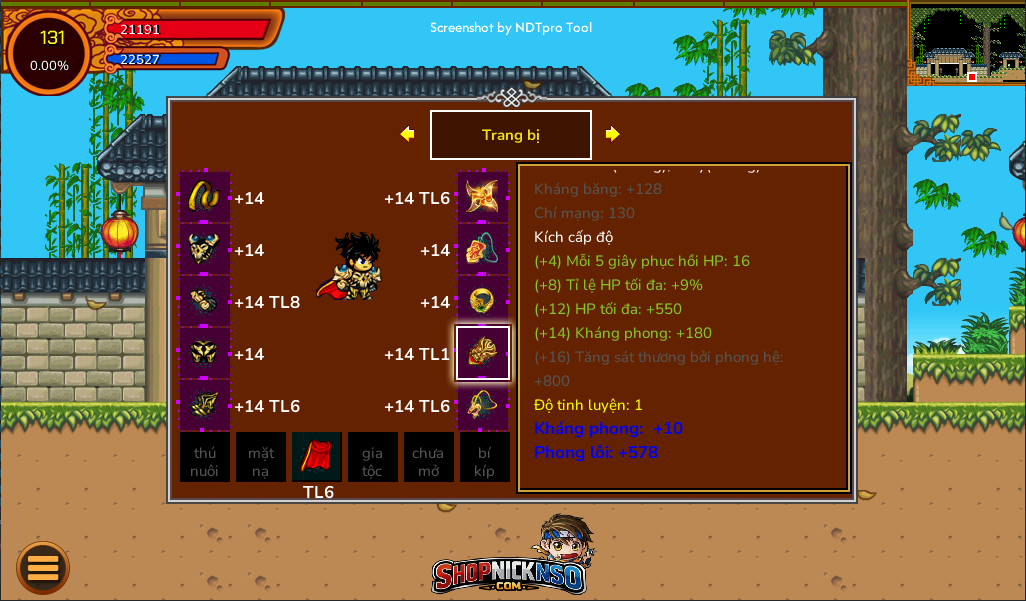Select the golden belt equipment slot
The image size is (1026, 601).
pyautogui.click(x=205, y=197)
